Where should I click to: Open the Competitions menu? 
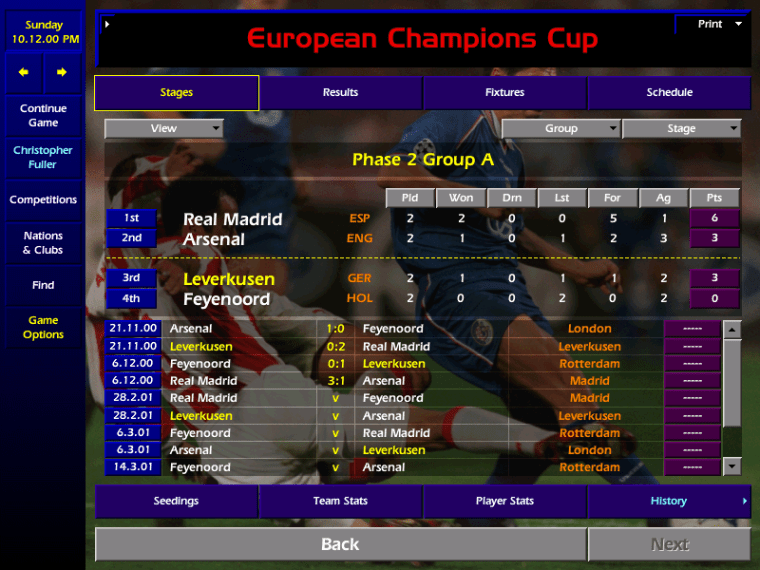[x=43, y=200]
